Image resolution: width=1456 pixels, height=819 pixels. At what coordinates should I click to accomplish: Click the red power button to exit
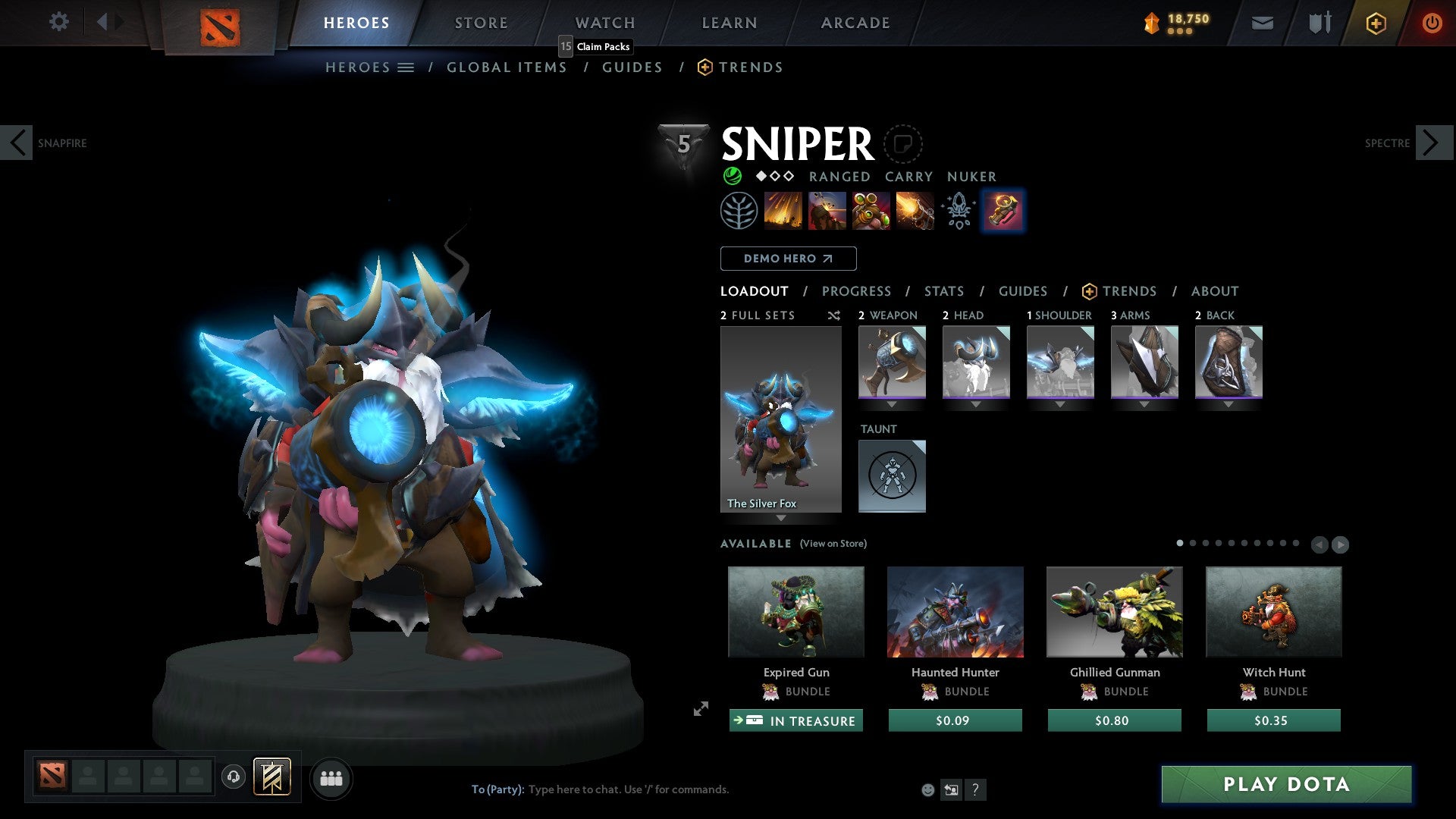(x=1433, y=23)
